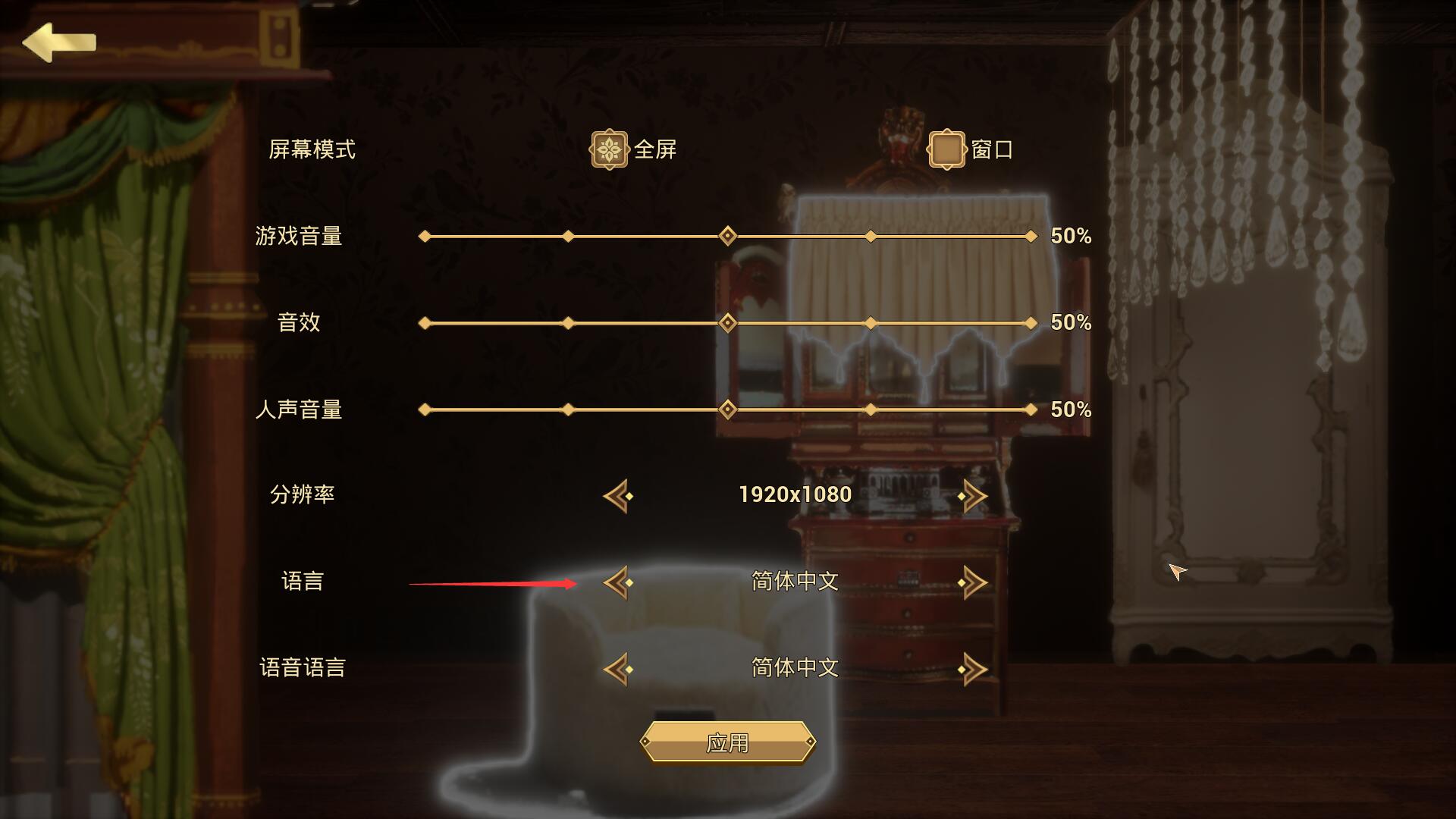Switch 语言 to next option

pos(972,582)
